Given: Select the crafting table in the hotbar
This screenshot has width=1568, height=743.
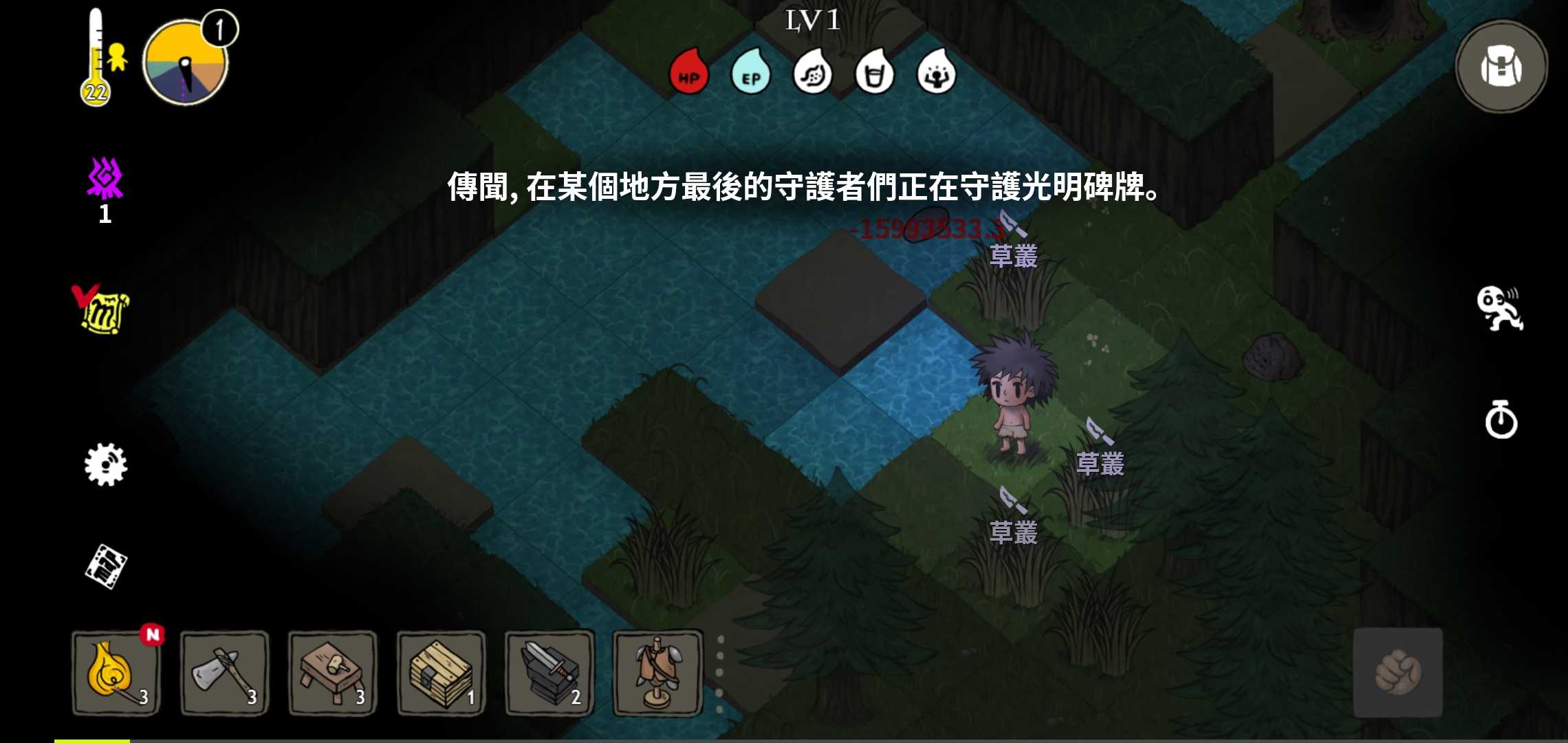Looking at the screenshot, I should point(332,674).
